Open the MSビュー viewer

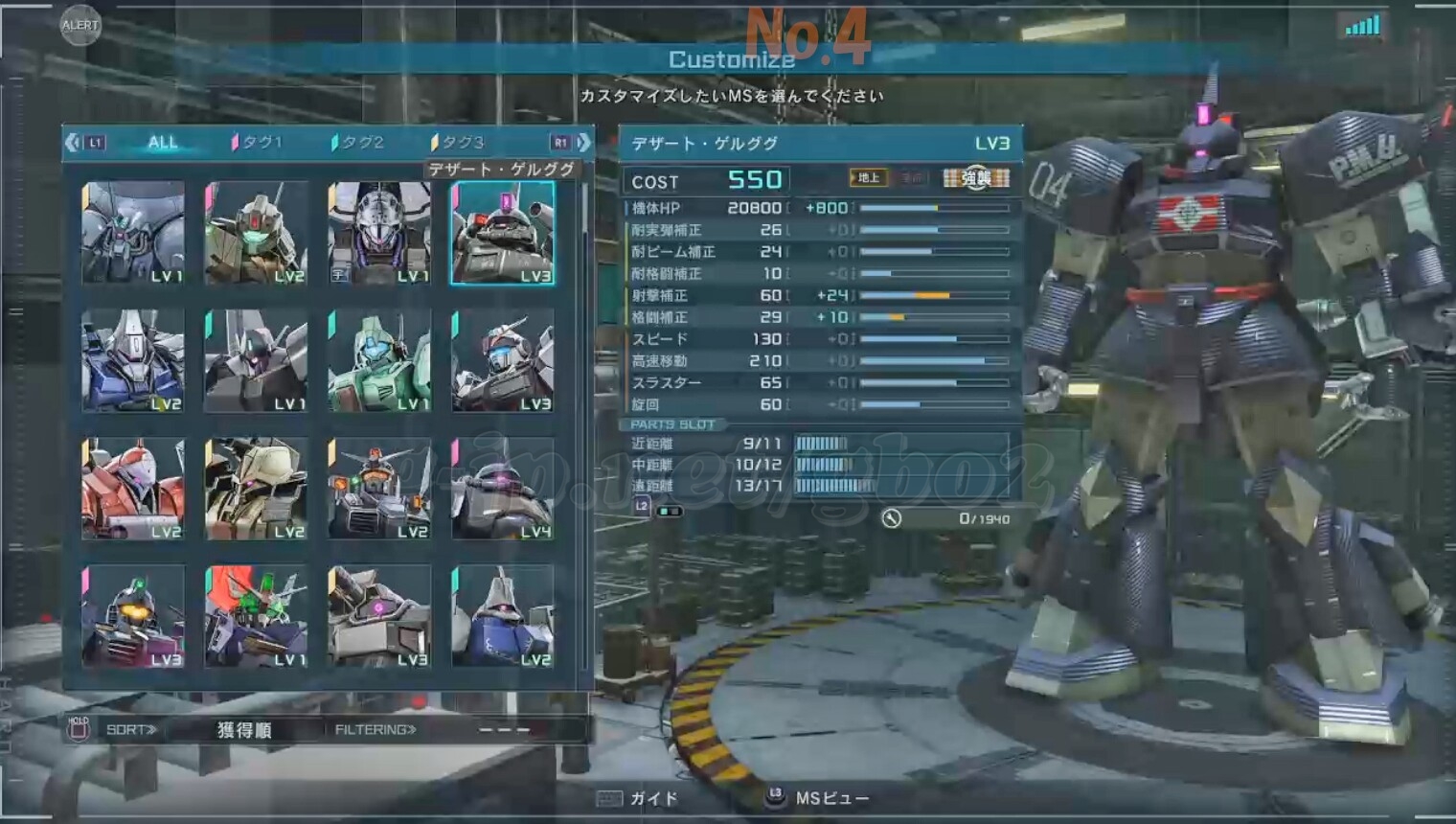[820, 798]
